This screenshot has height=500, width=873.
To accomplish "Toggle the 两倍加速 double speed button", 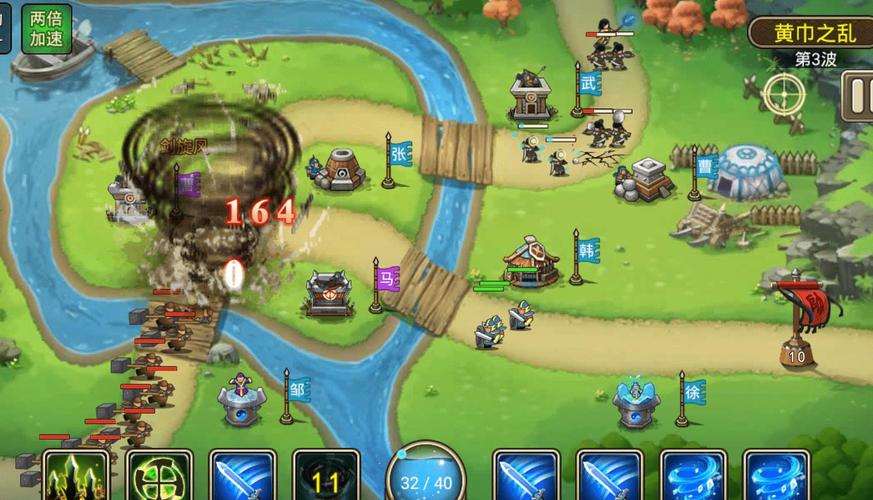I will pyautogui.click(x=44, y=29).
